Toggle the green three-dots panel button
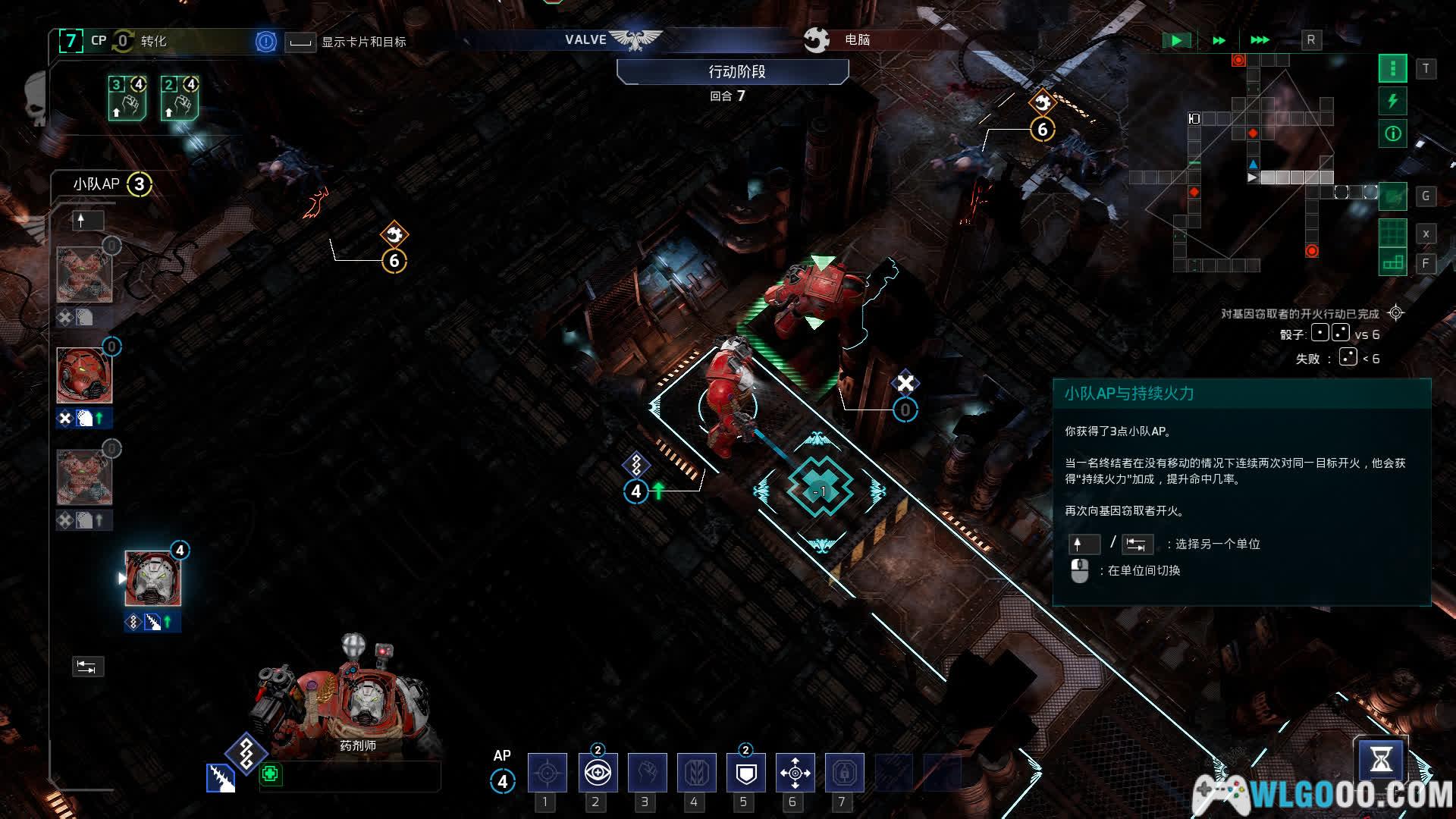 (1392, 69)
